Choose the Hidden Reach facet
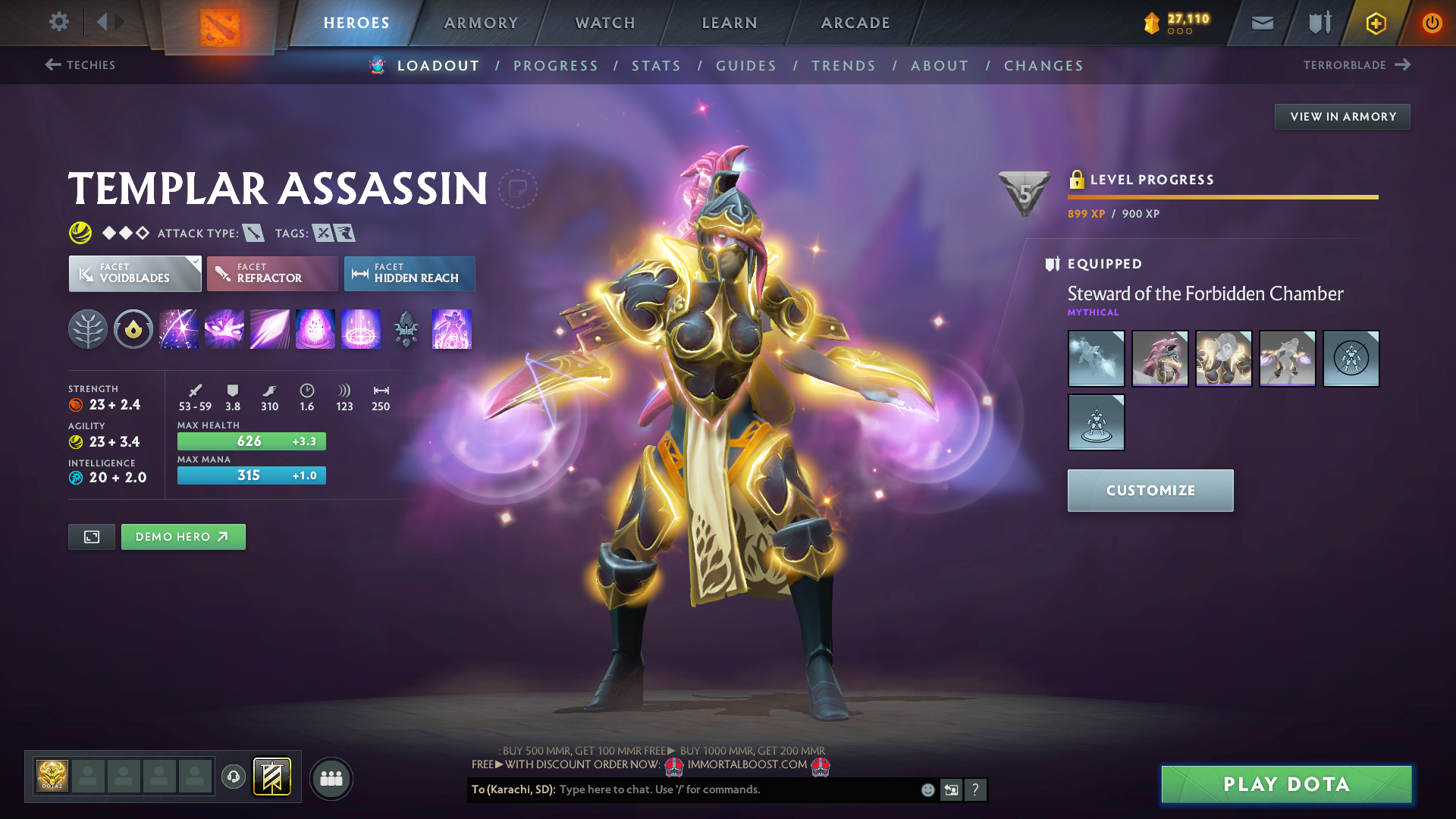 pos(409,274)
